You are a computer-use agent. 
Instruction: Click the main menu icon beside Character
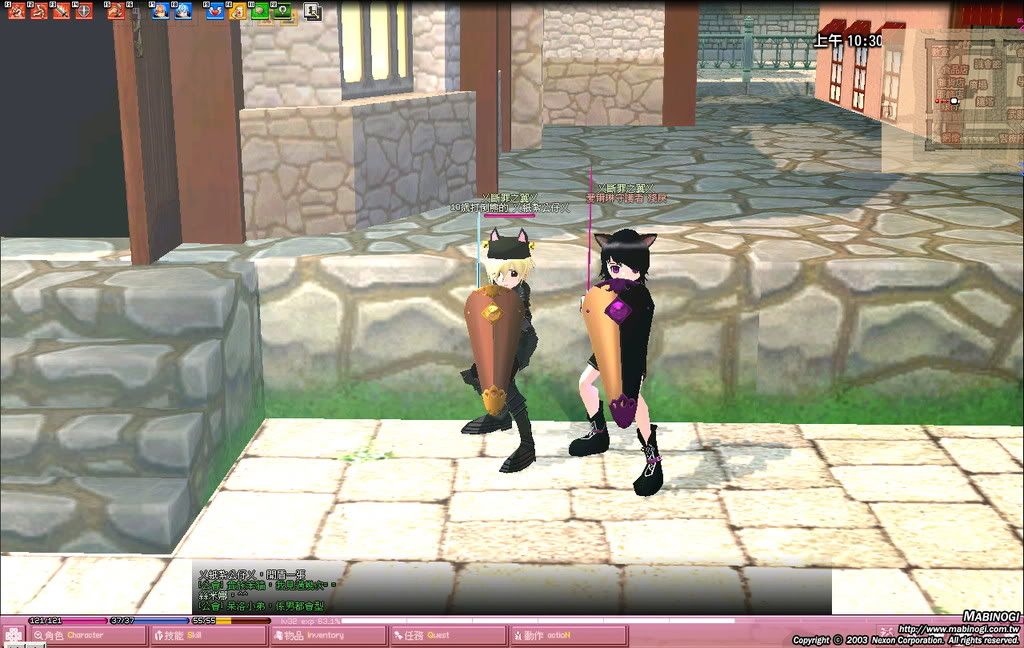(x=13, y=635)
